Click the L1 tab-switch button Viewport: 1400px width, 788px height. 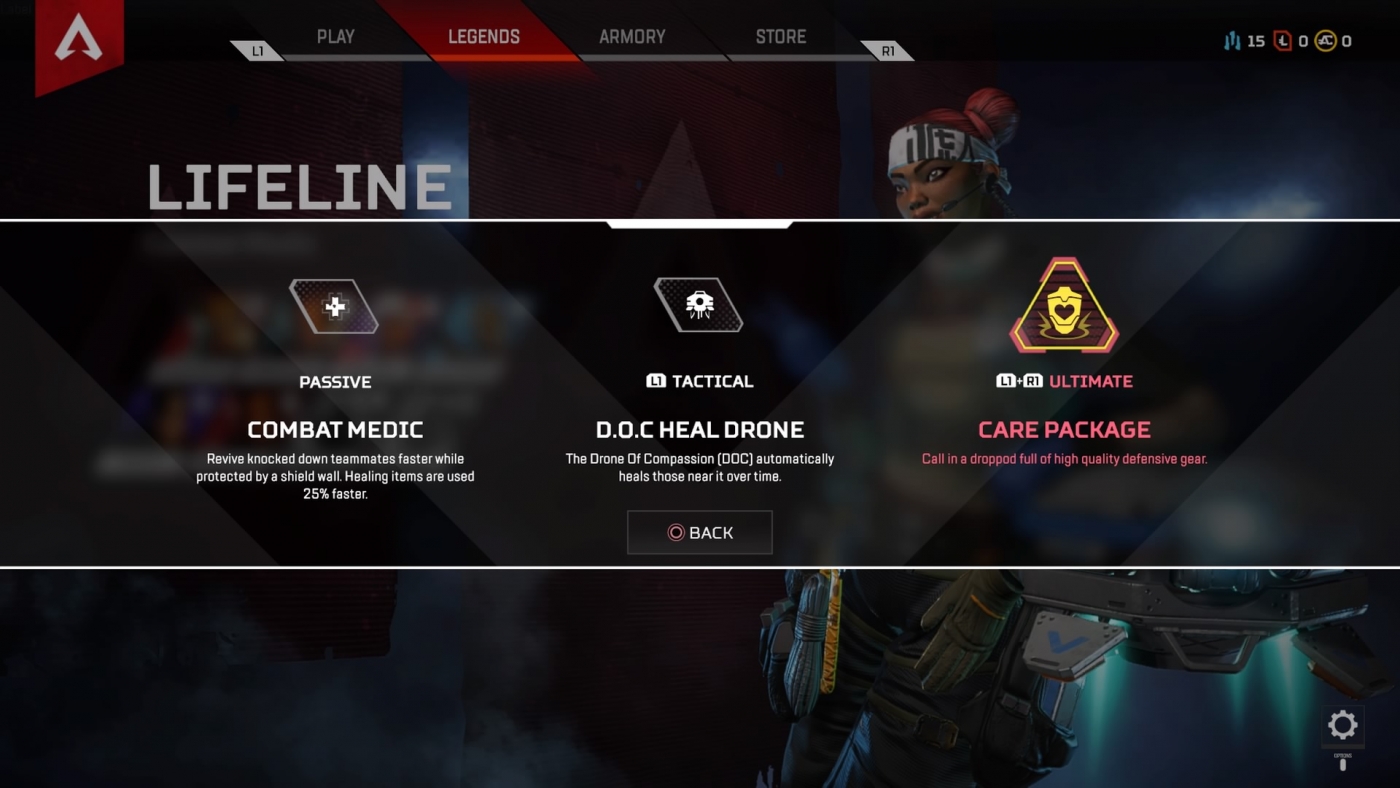tap(257, 48)
